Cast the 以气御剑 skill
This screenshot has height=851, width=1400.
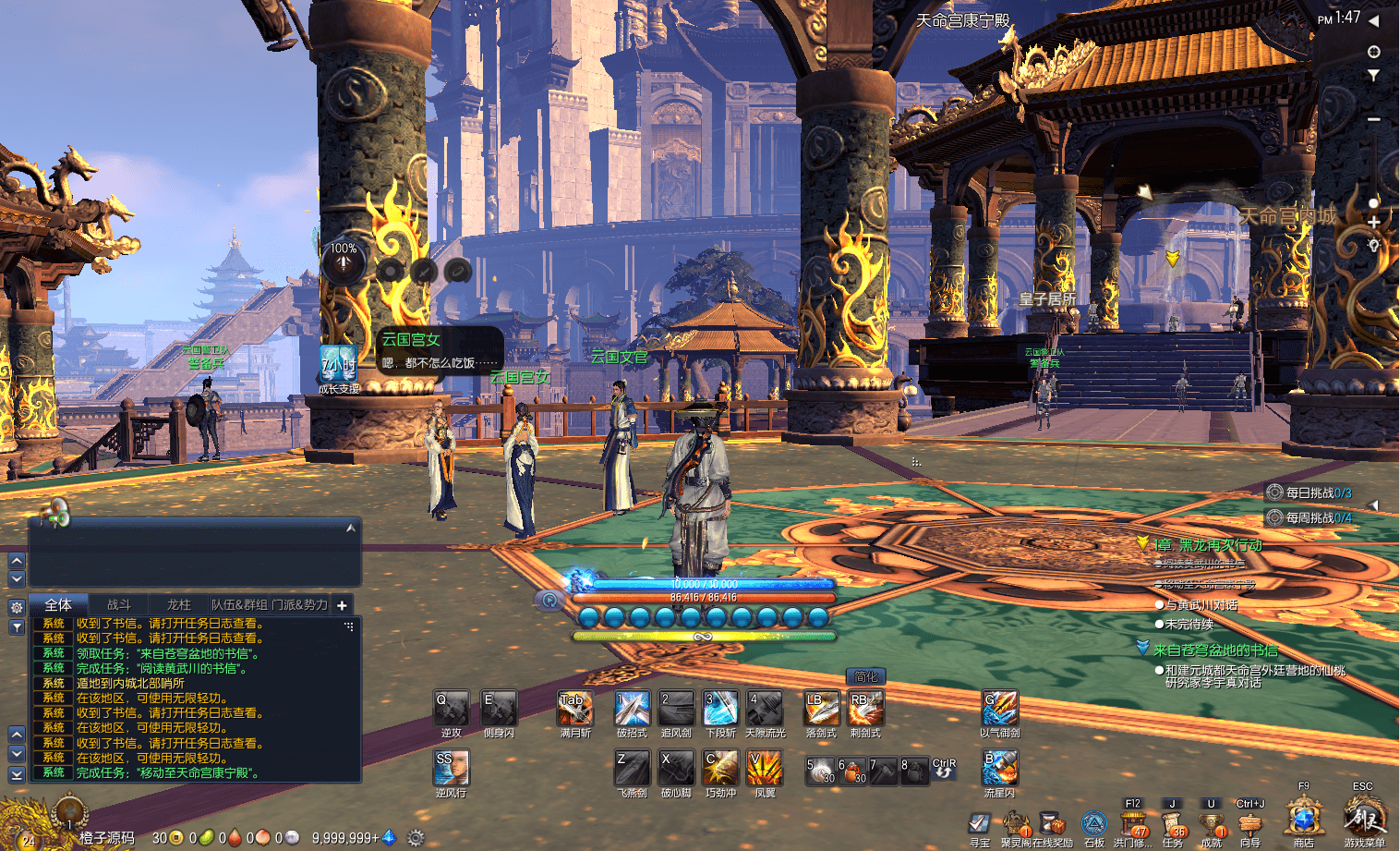point(1000,709)
